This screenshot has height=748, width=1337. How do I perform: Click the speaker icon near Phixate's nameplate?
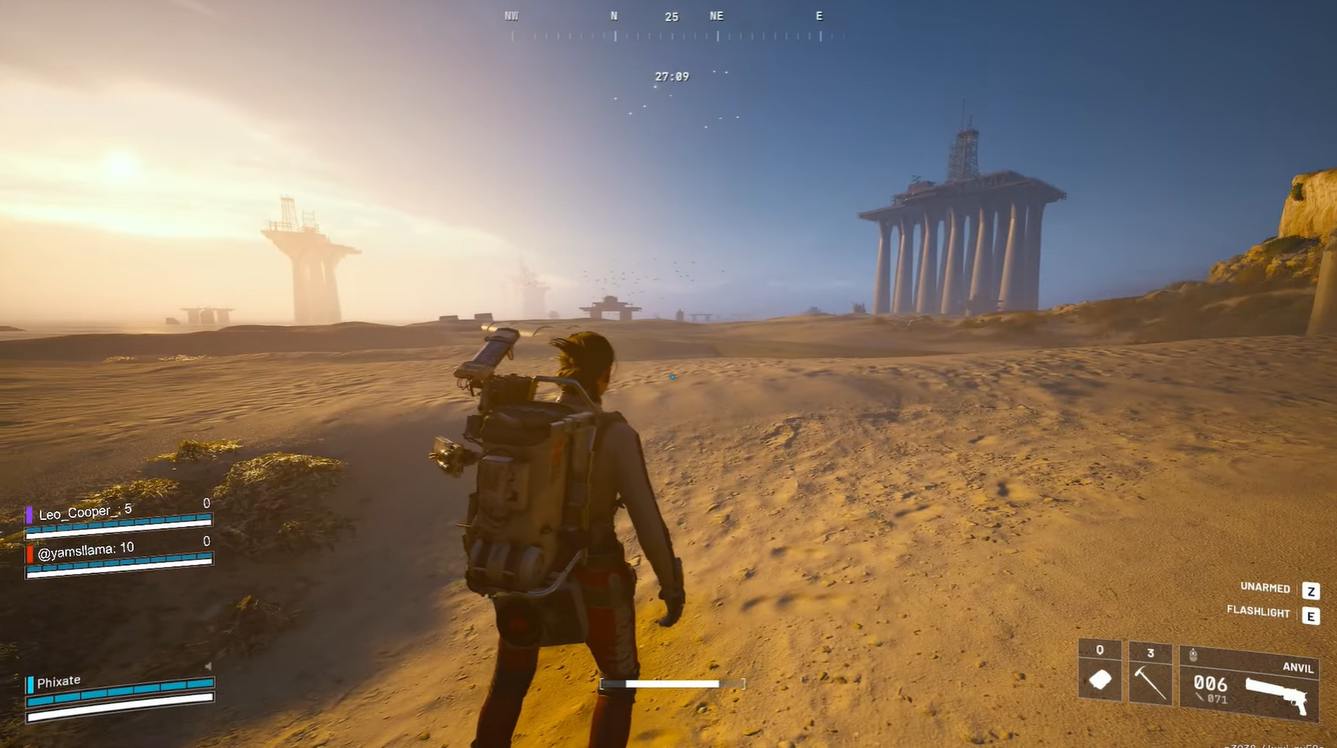coord(208,665)
